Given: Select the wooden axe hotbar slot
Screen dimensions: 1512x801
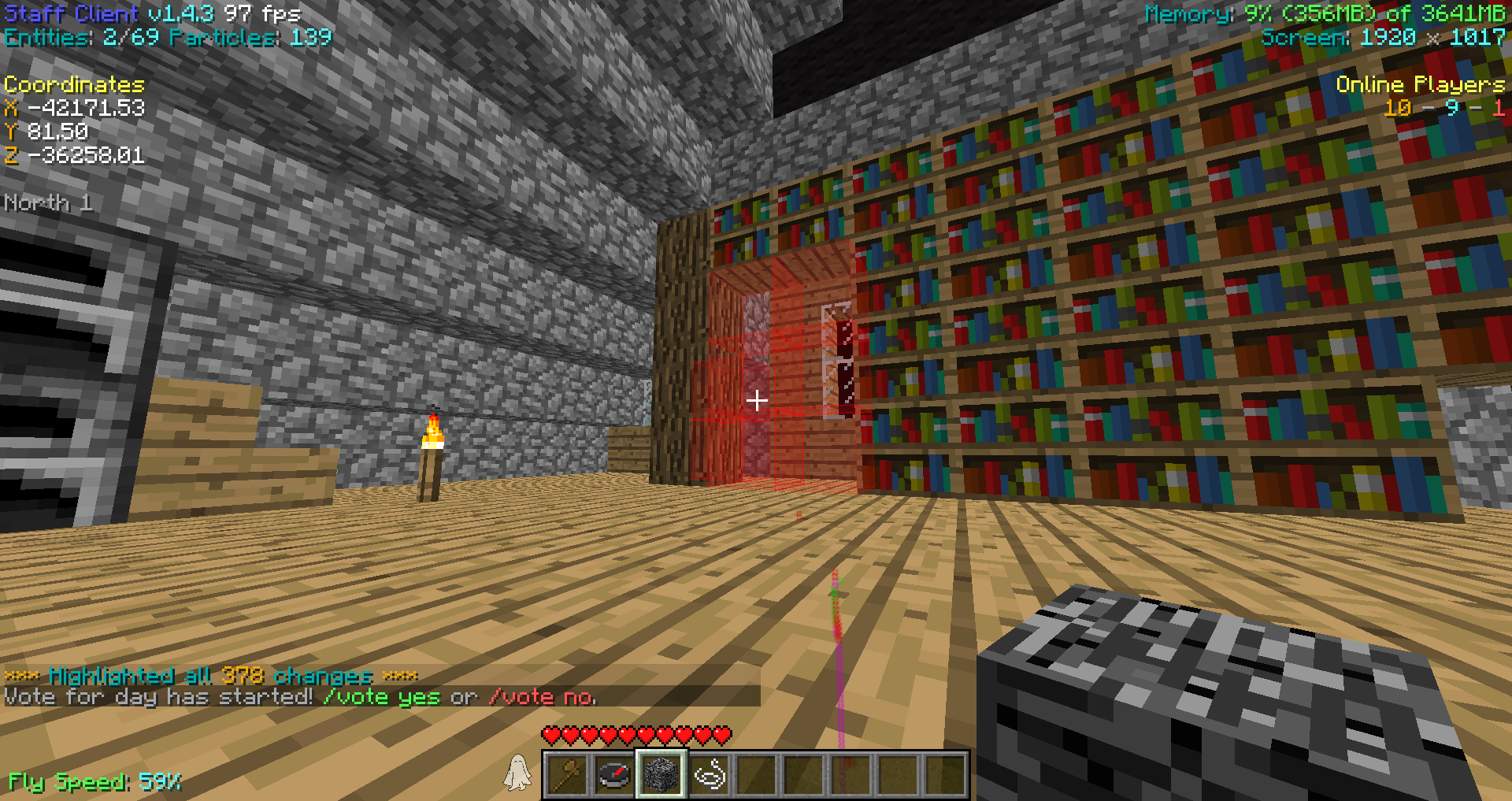Looking at the screenshot, I should click(x=567, y=774).
